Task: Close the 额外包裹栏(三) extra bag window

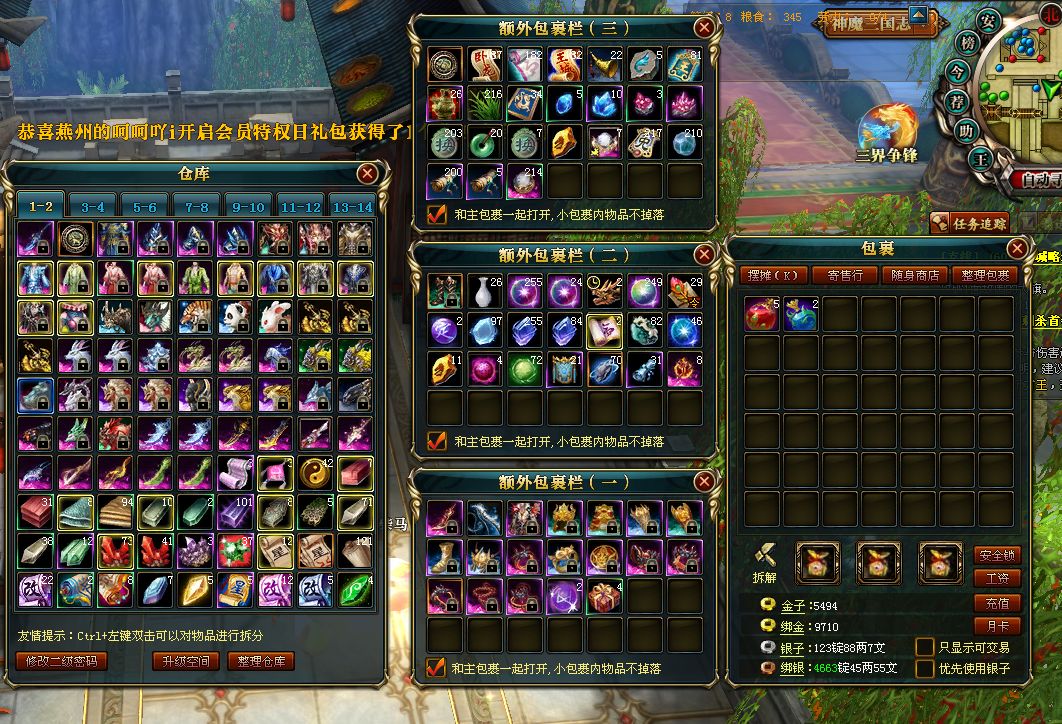Action: 705,28
